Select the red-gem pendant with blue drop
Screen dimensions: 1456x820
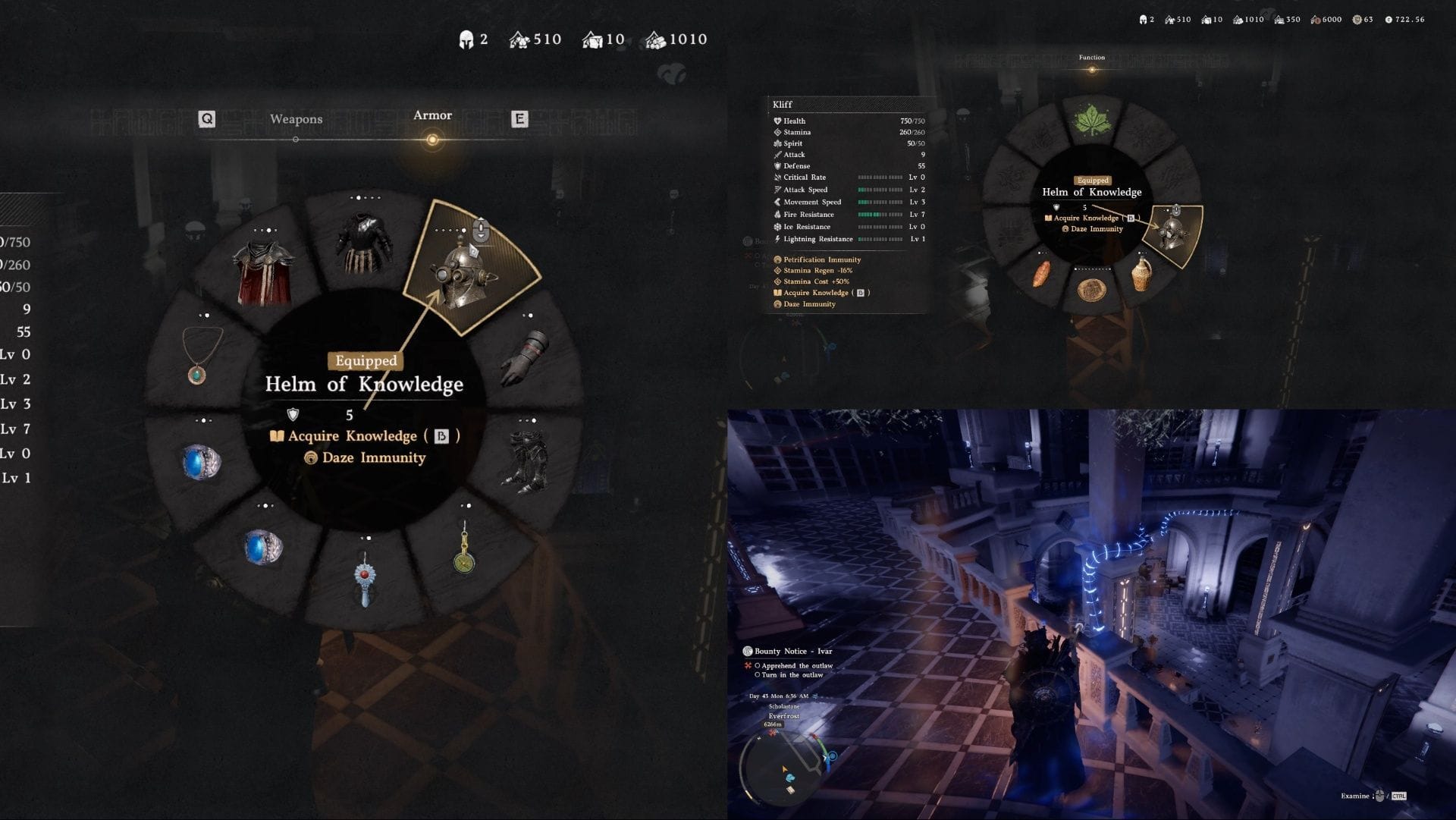365,578
